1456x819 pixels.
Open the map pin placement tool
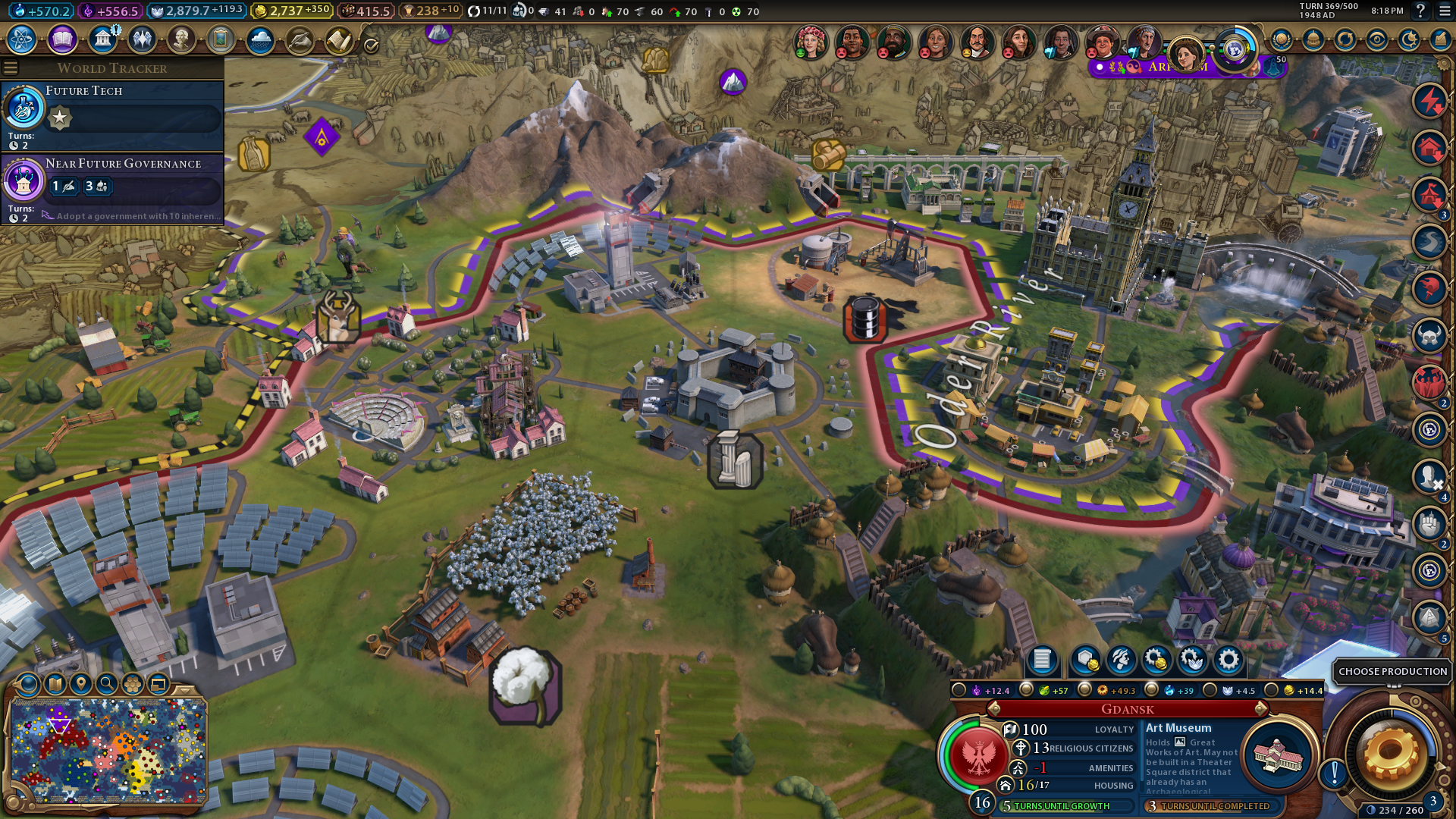pos(80,684)
